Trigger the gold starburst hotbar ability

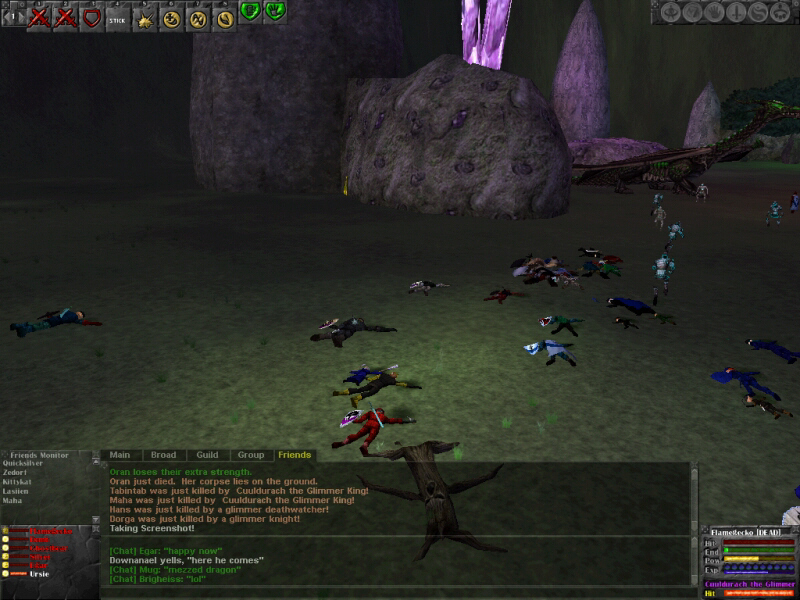(145, 17)
